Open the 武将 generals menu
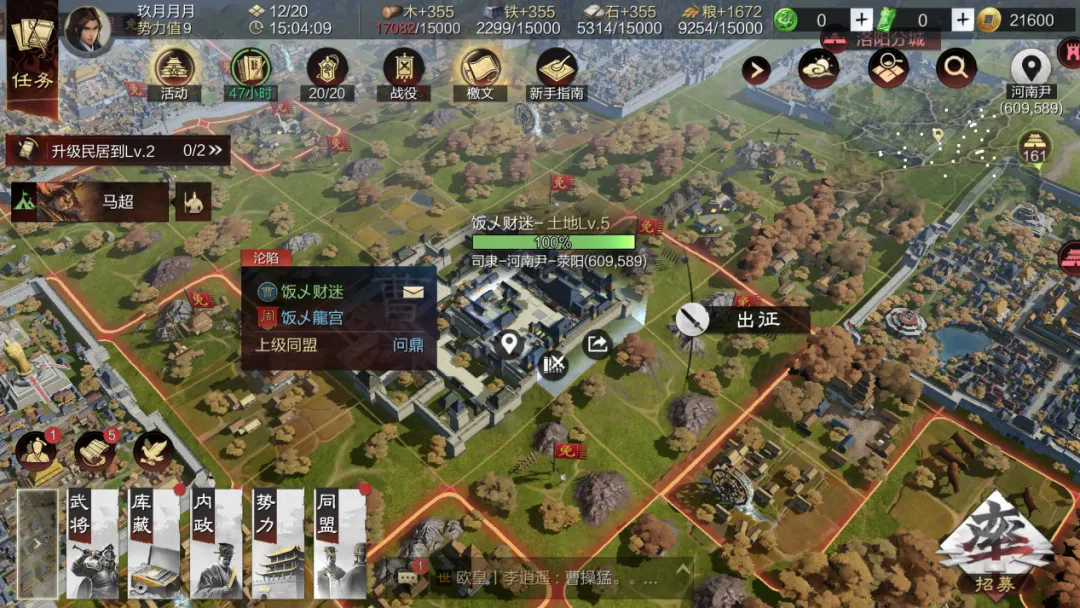The image size is (1080, 608). [x=92, y=543]
